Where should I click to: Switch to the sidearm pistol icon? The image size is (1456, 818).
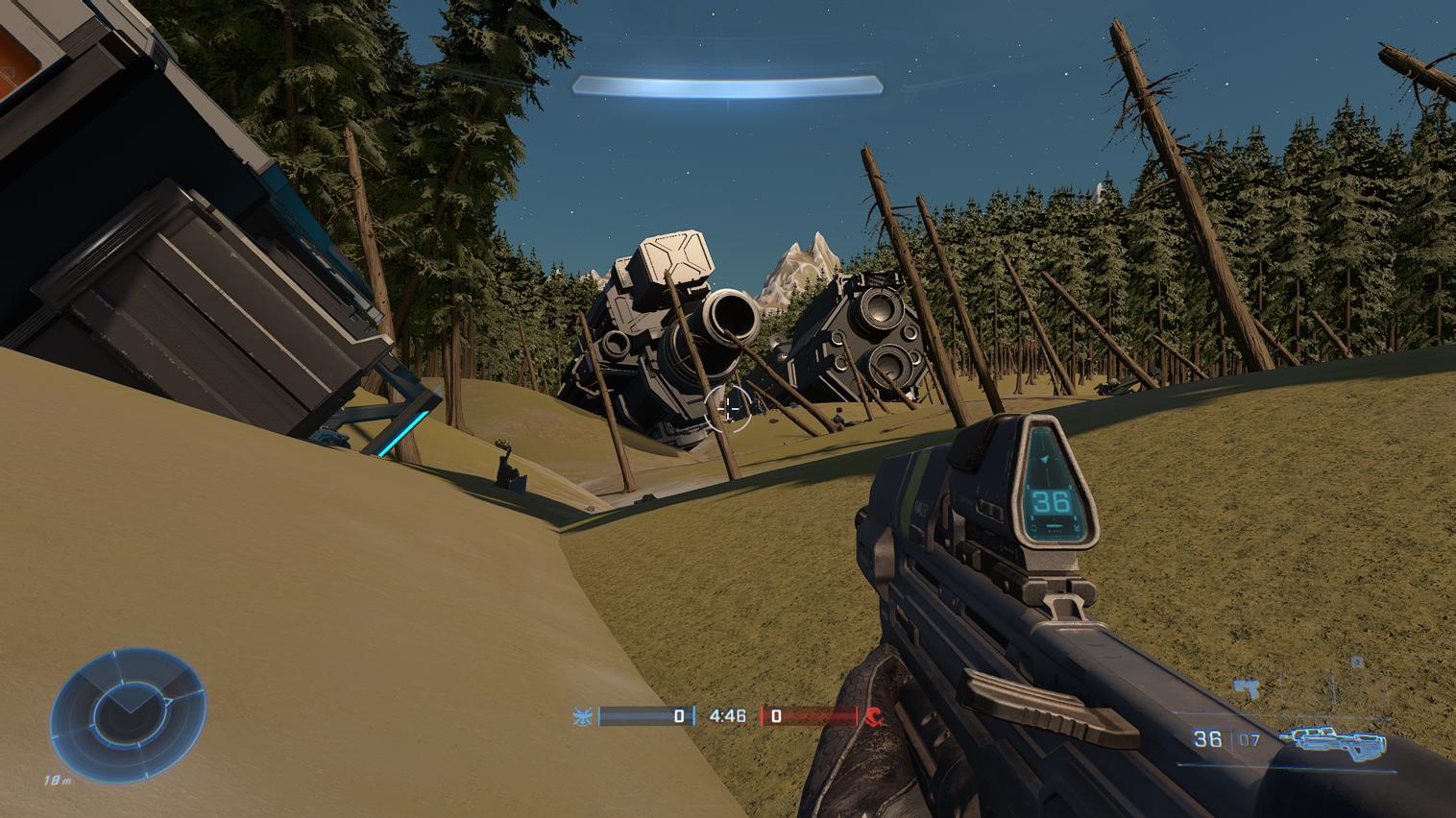[1249, 687]
